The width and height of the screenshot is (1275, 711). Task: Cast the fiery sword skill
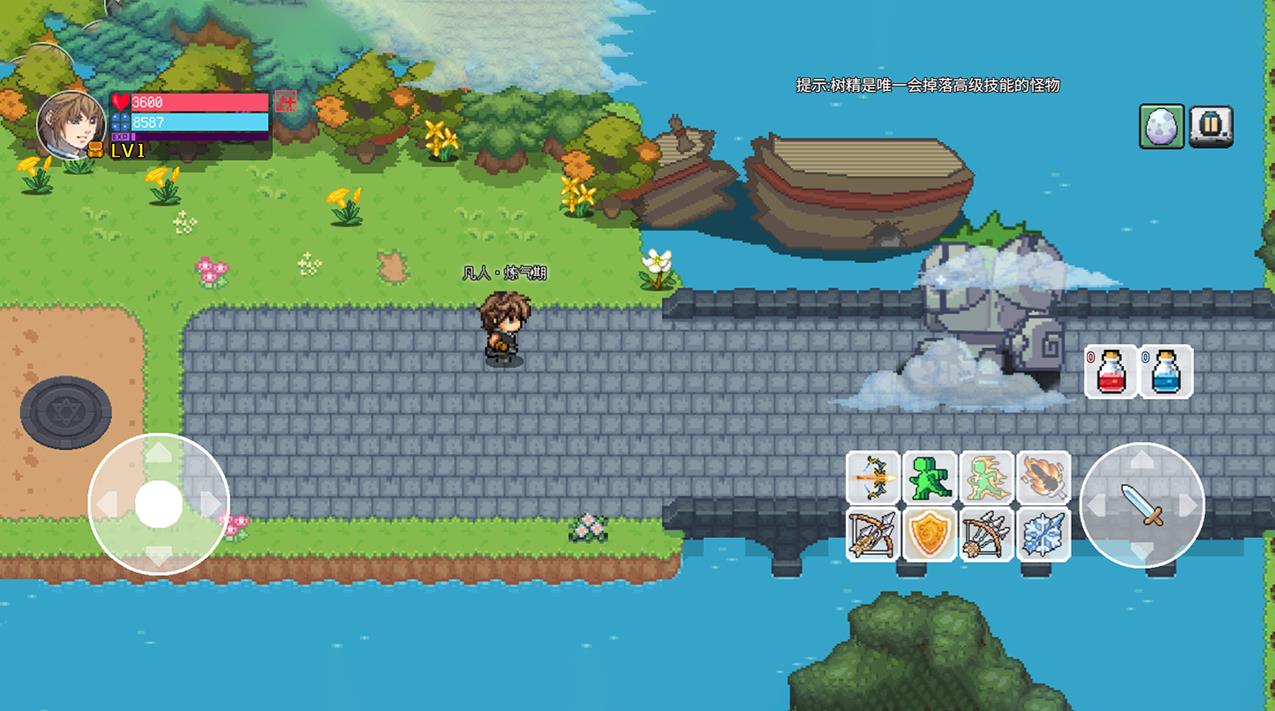(1044, 478)
